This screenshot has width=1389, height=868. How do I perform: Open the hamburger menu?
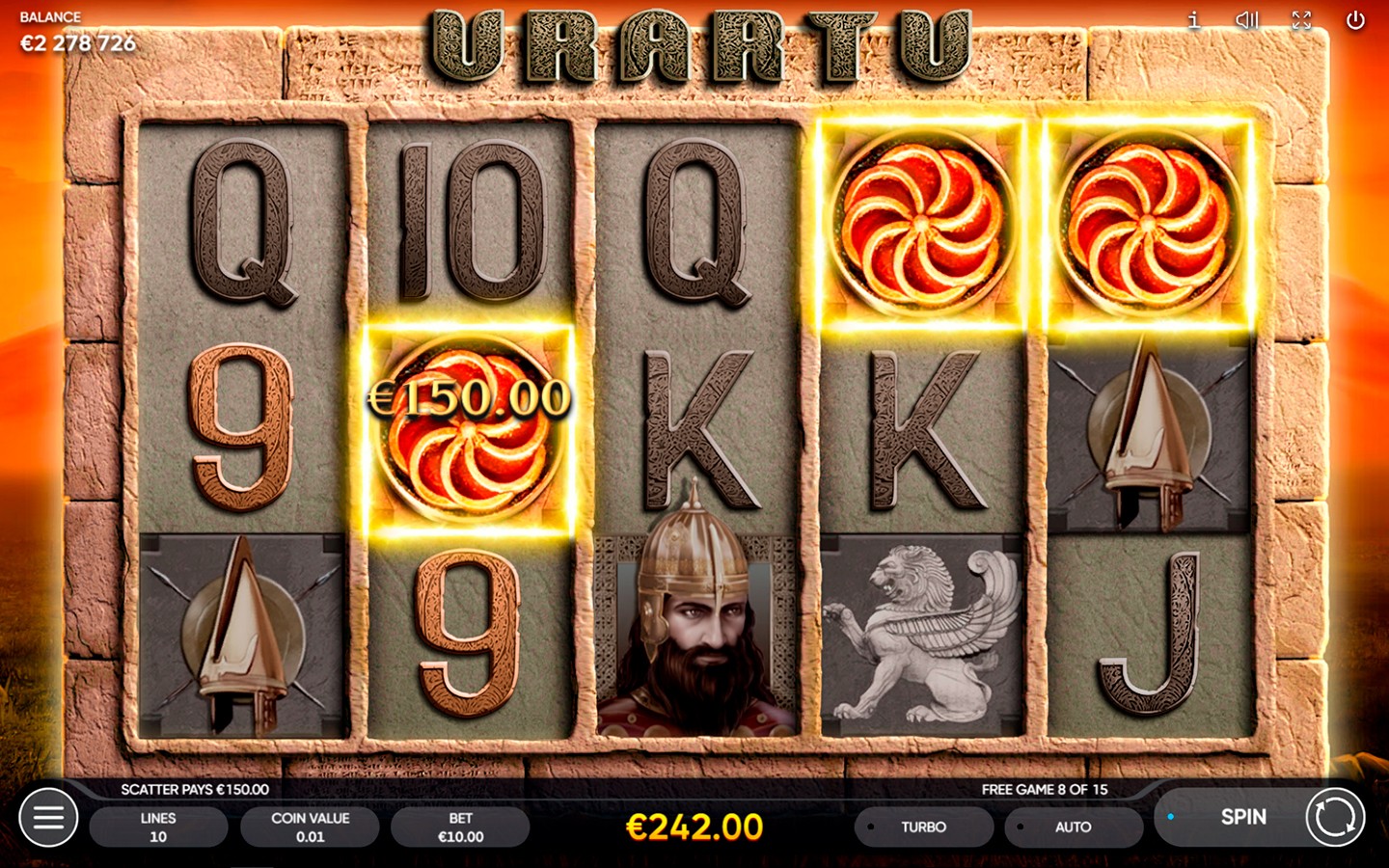click(x=48, y=818)
